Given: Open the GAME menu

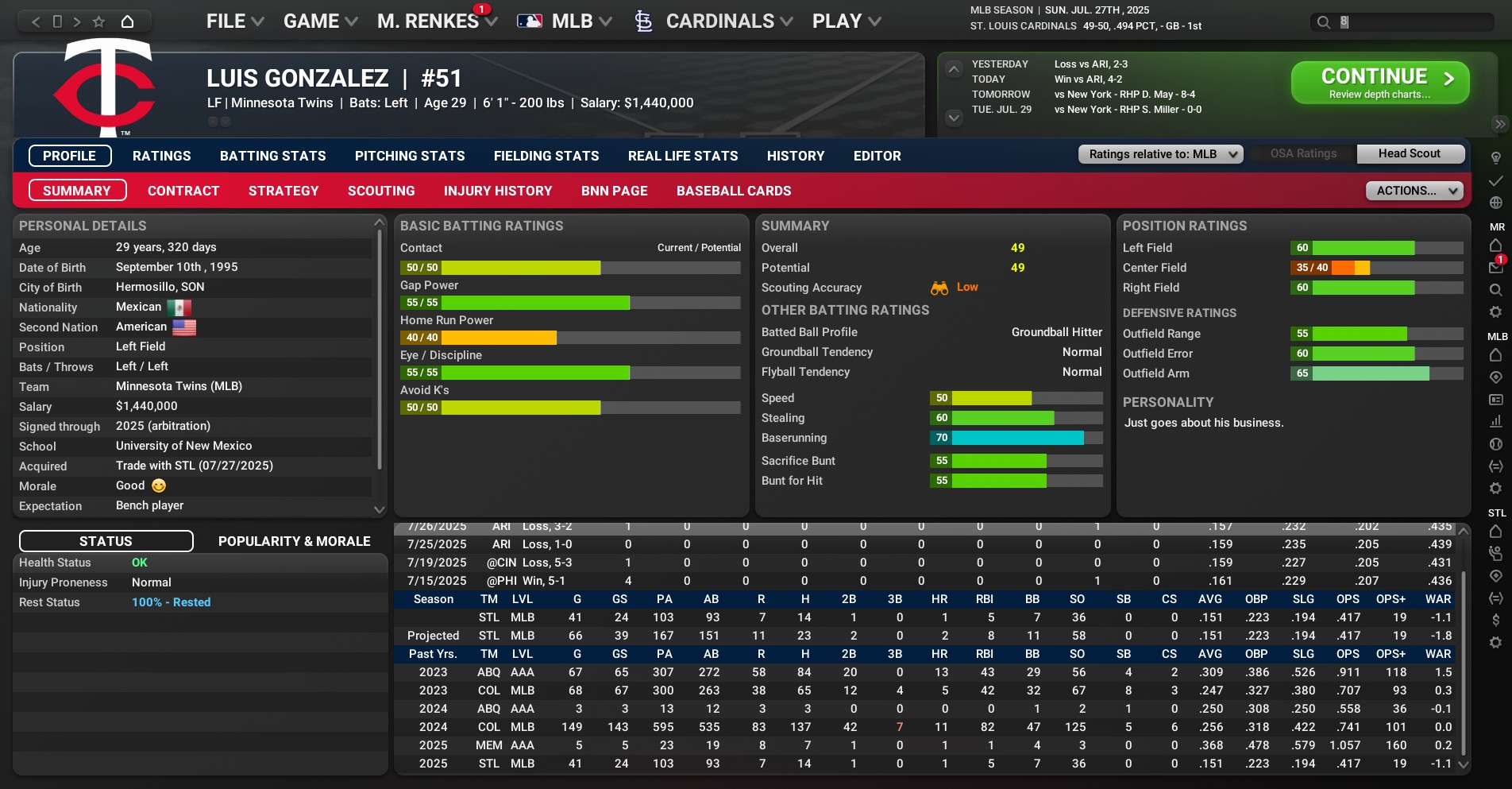Looking at the screenshot, I should click(320, 21).
